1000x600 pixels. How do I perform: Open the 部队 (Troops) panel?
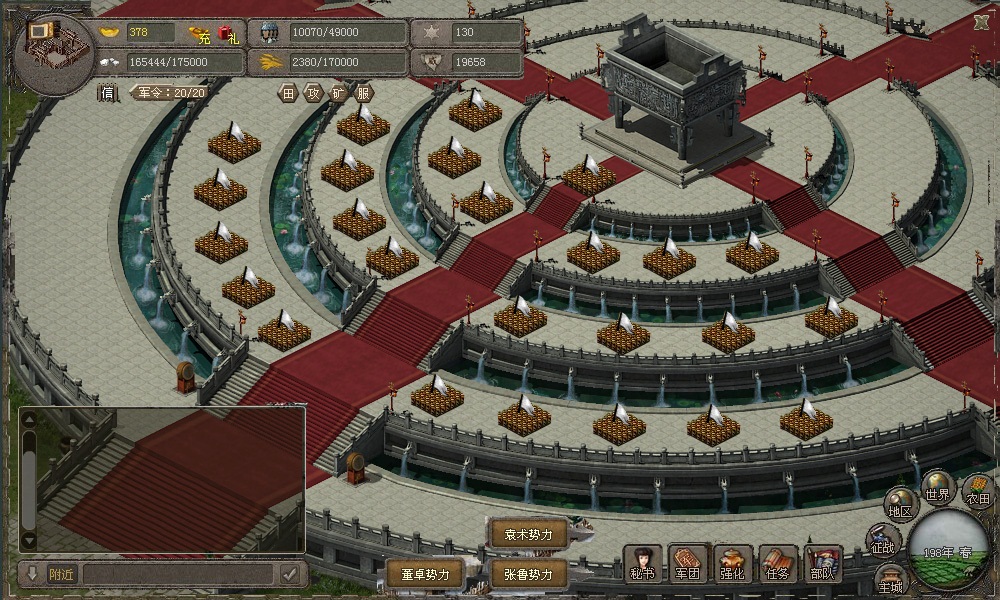pyautogui.click(x=822, y=564)
